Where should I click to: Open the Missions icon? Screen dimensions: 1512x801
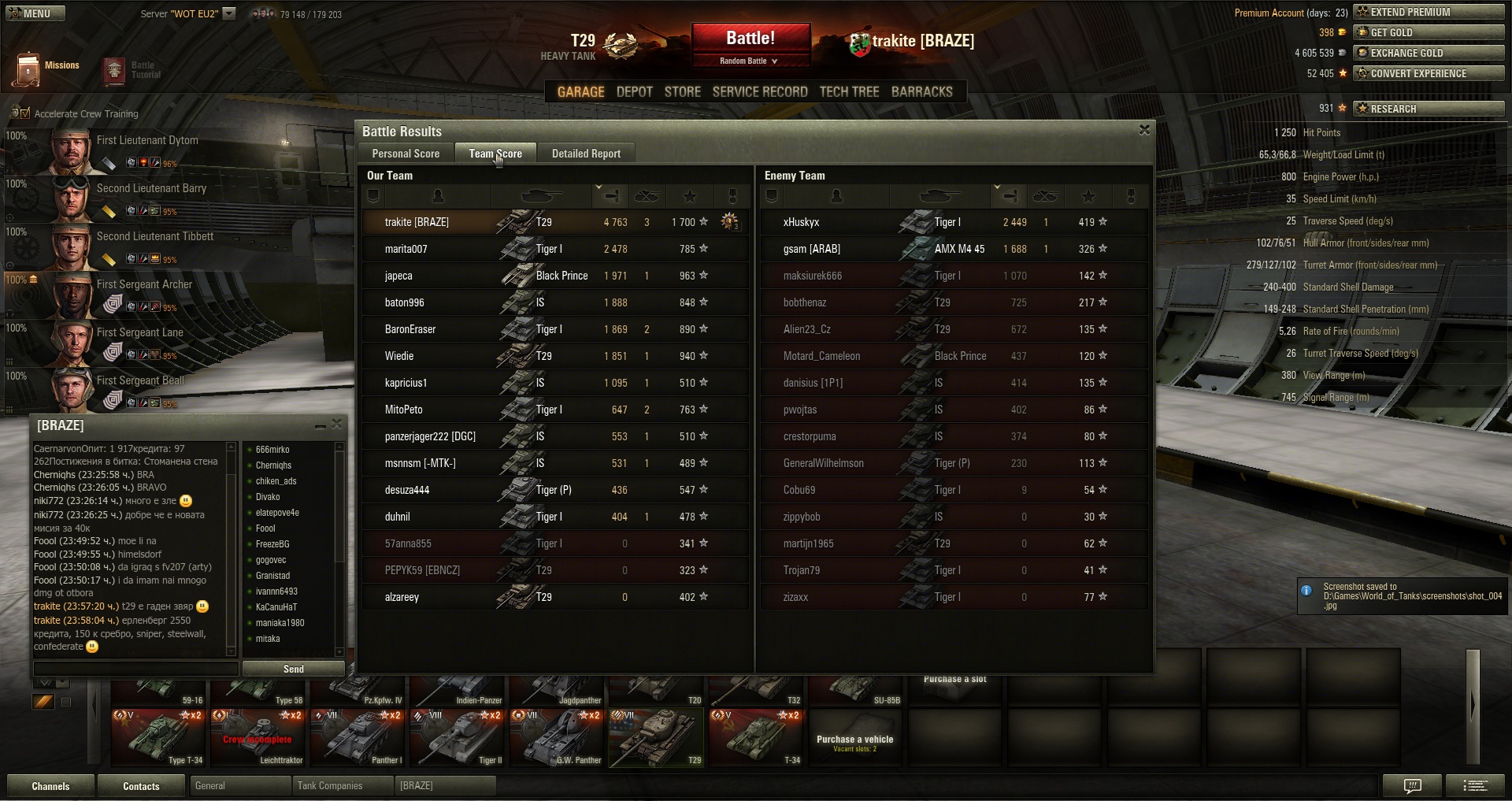click(x=28, y=69)
